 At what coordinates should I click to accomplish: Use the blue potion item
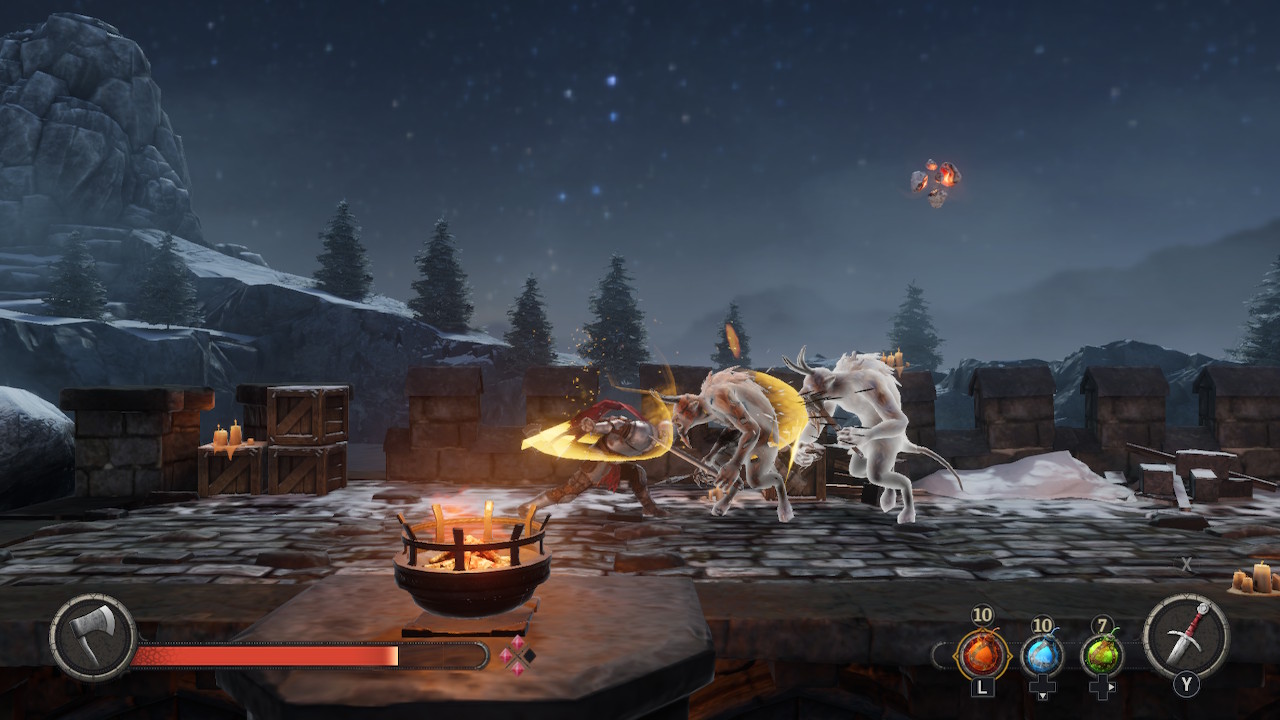tap(1042, 656)
